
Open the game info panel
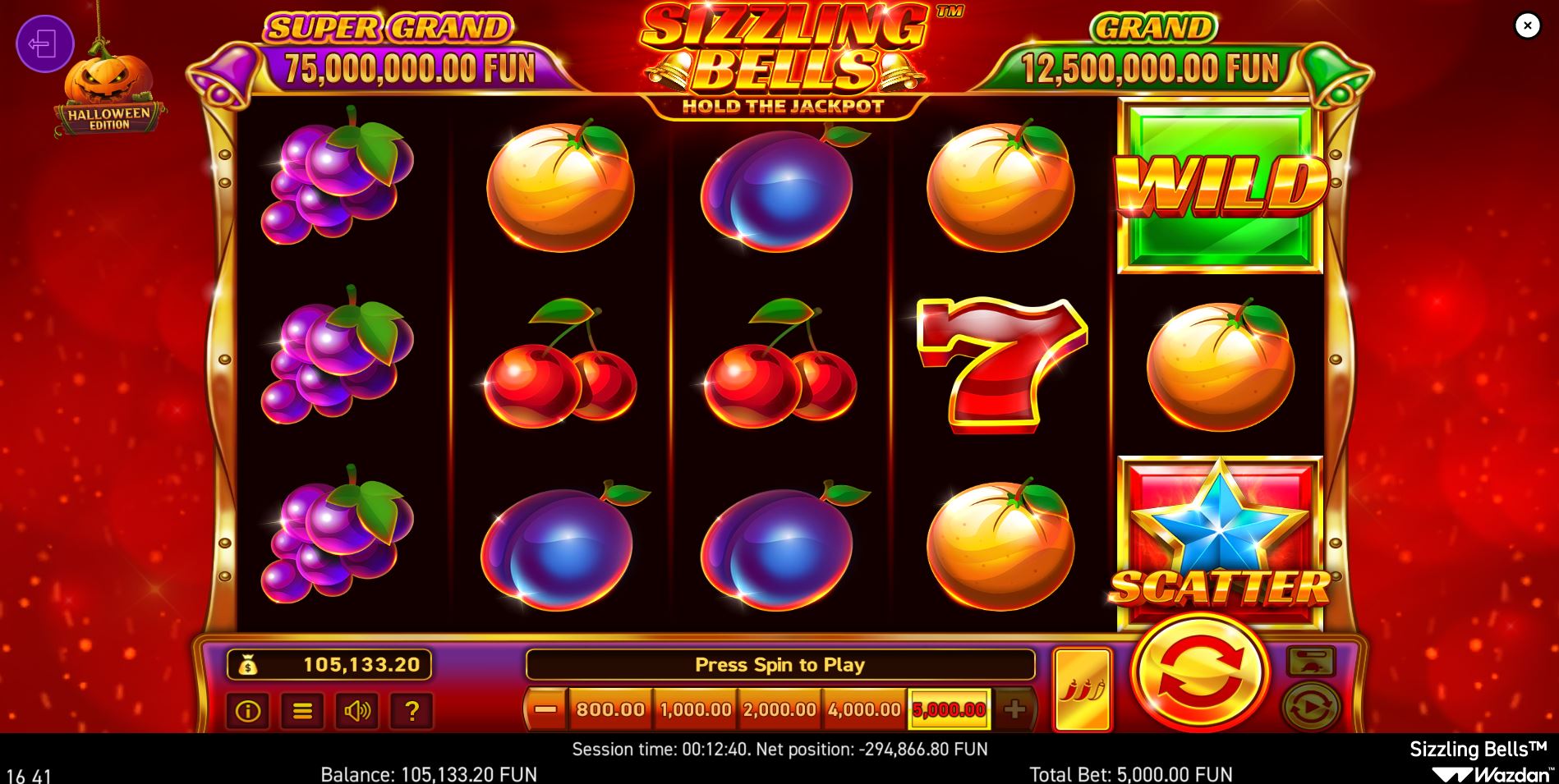coord(249,712)
